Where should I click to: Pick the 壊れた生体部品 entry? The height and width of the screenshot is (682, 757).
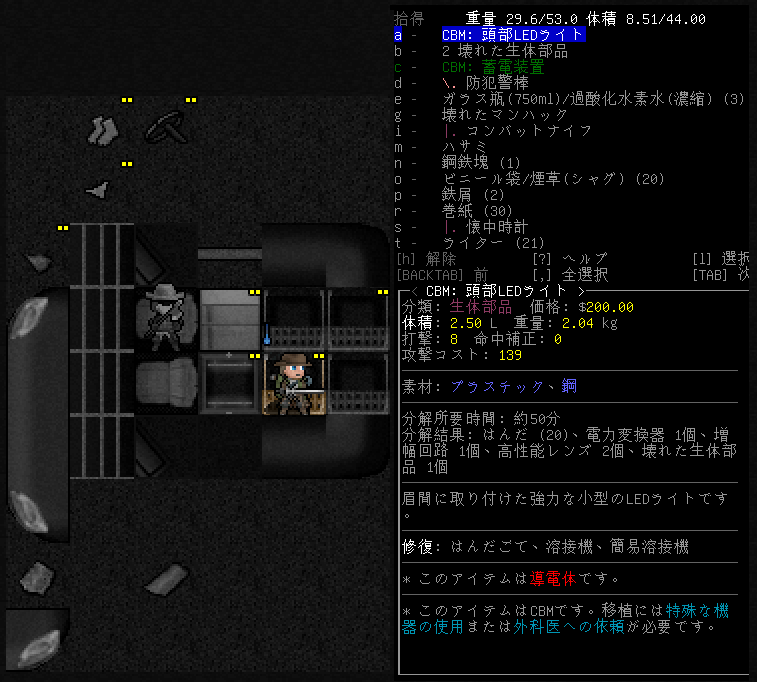click(x=504, y=51)
